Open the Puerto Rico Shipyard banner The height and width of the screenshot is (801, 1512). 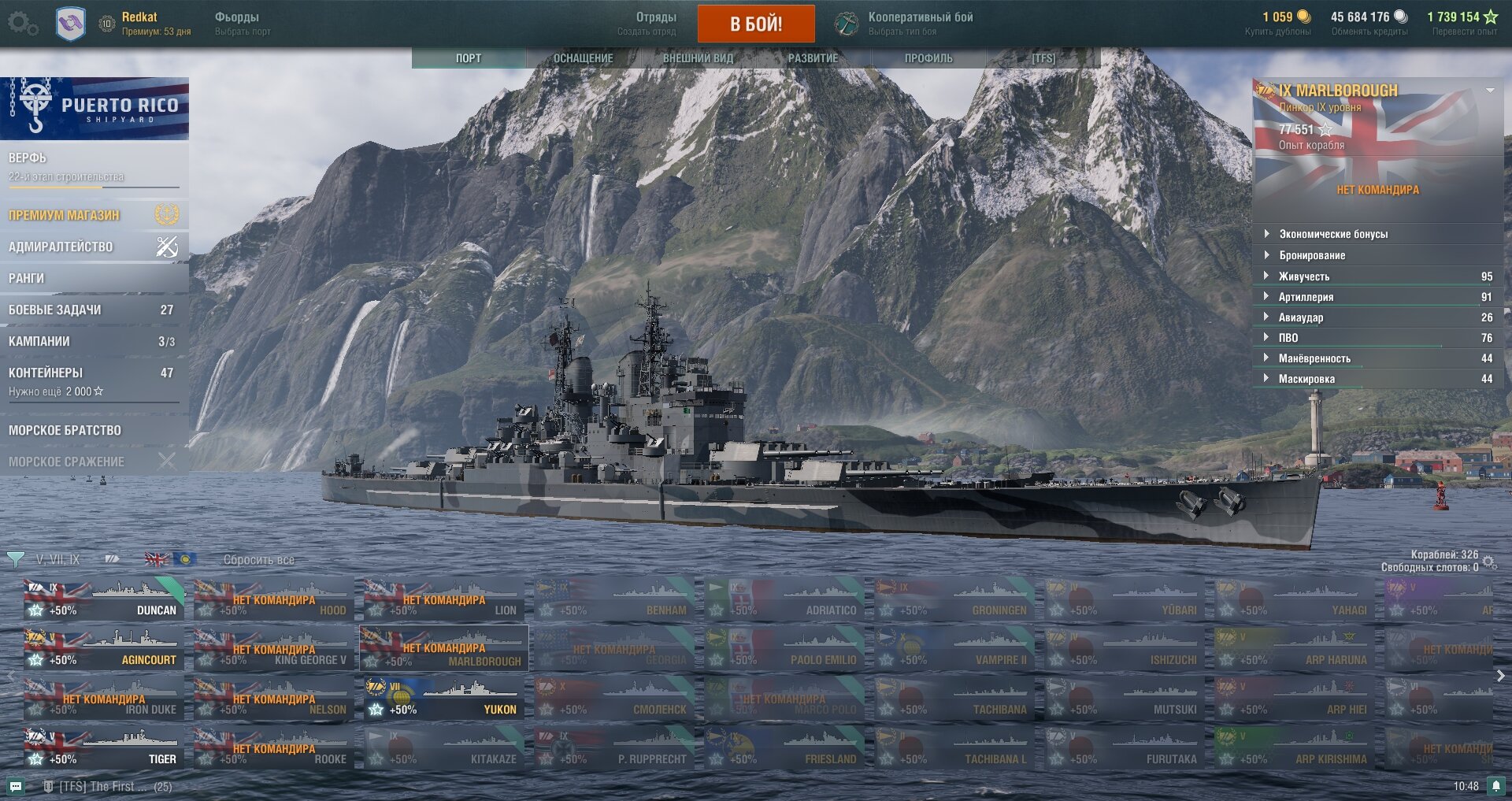[x=94, y=109]
